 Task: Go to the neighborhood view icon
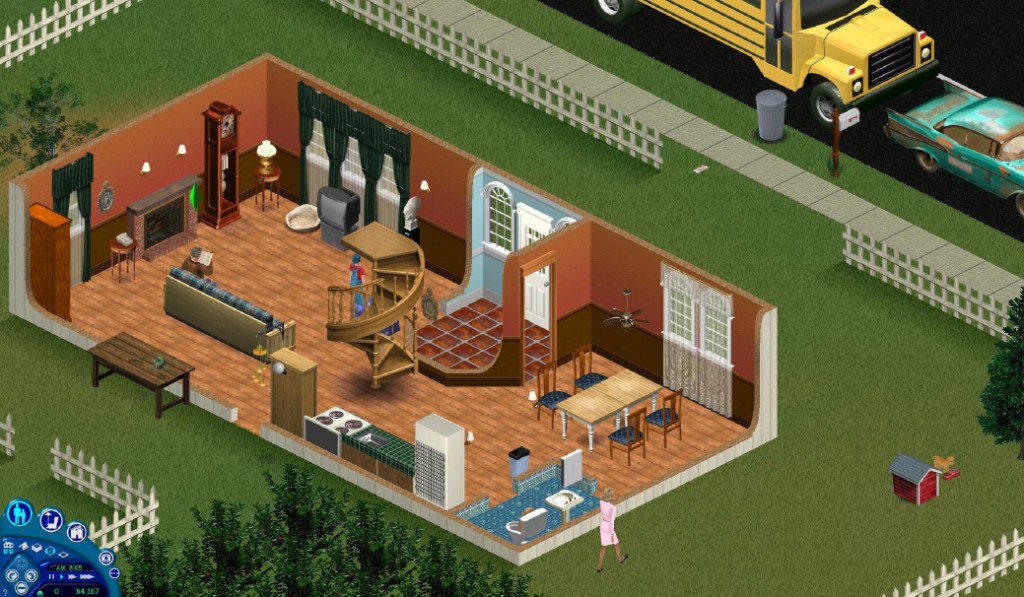(8, 547)
